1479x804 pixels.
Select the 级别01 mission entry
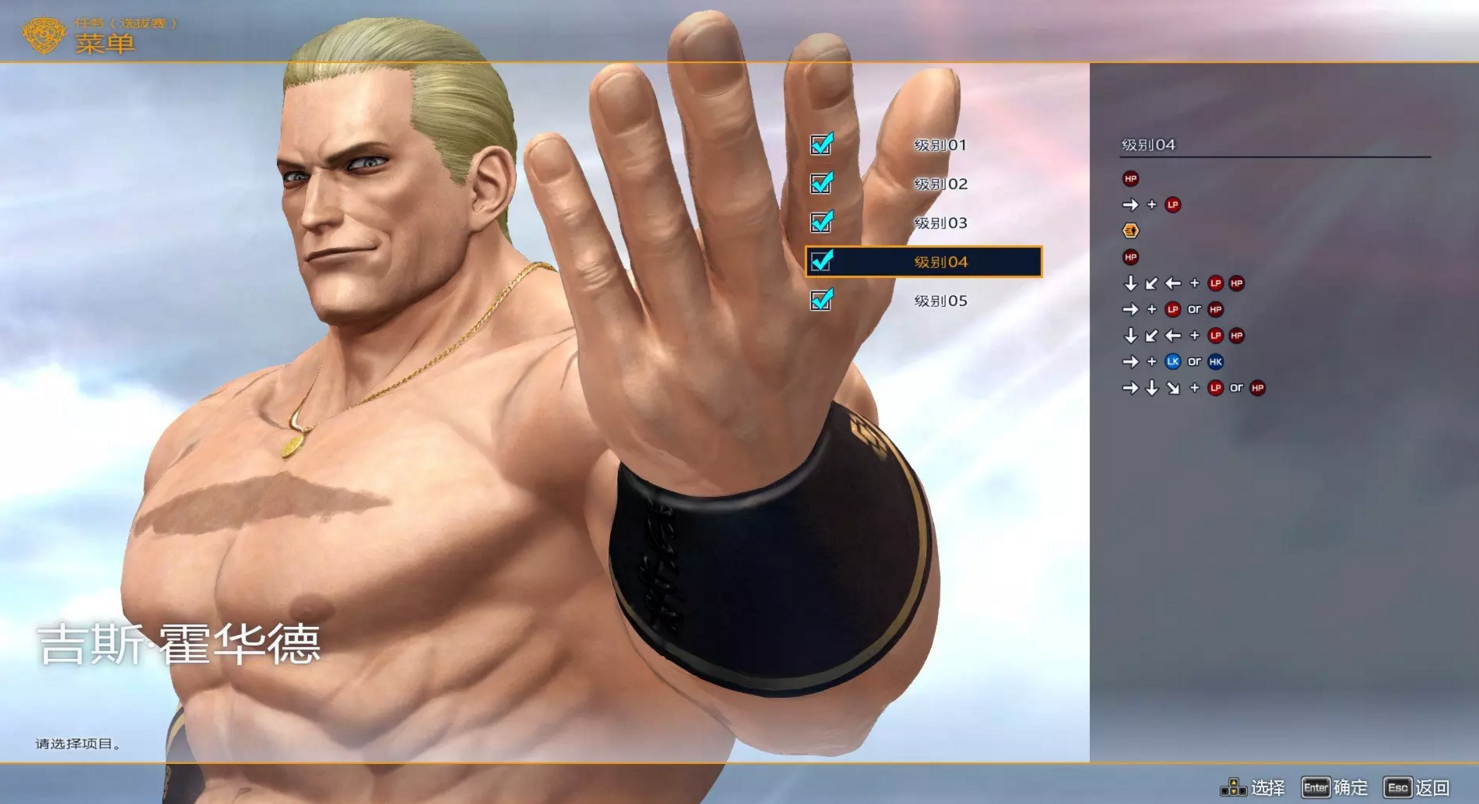940,145
